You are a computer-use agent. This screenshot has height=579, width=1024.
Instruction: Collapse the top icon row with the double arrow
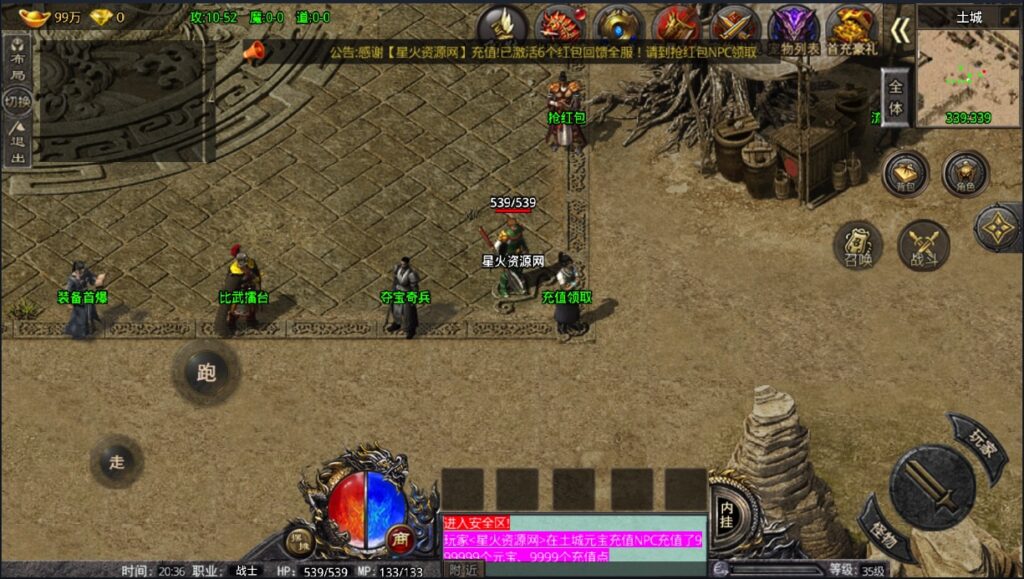tap(900, 31)
